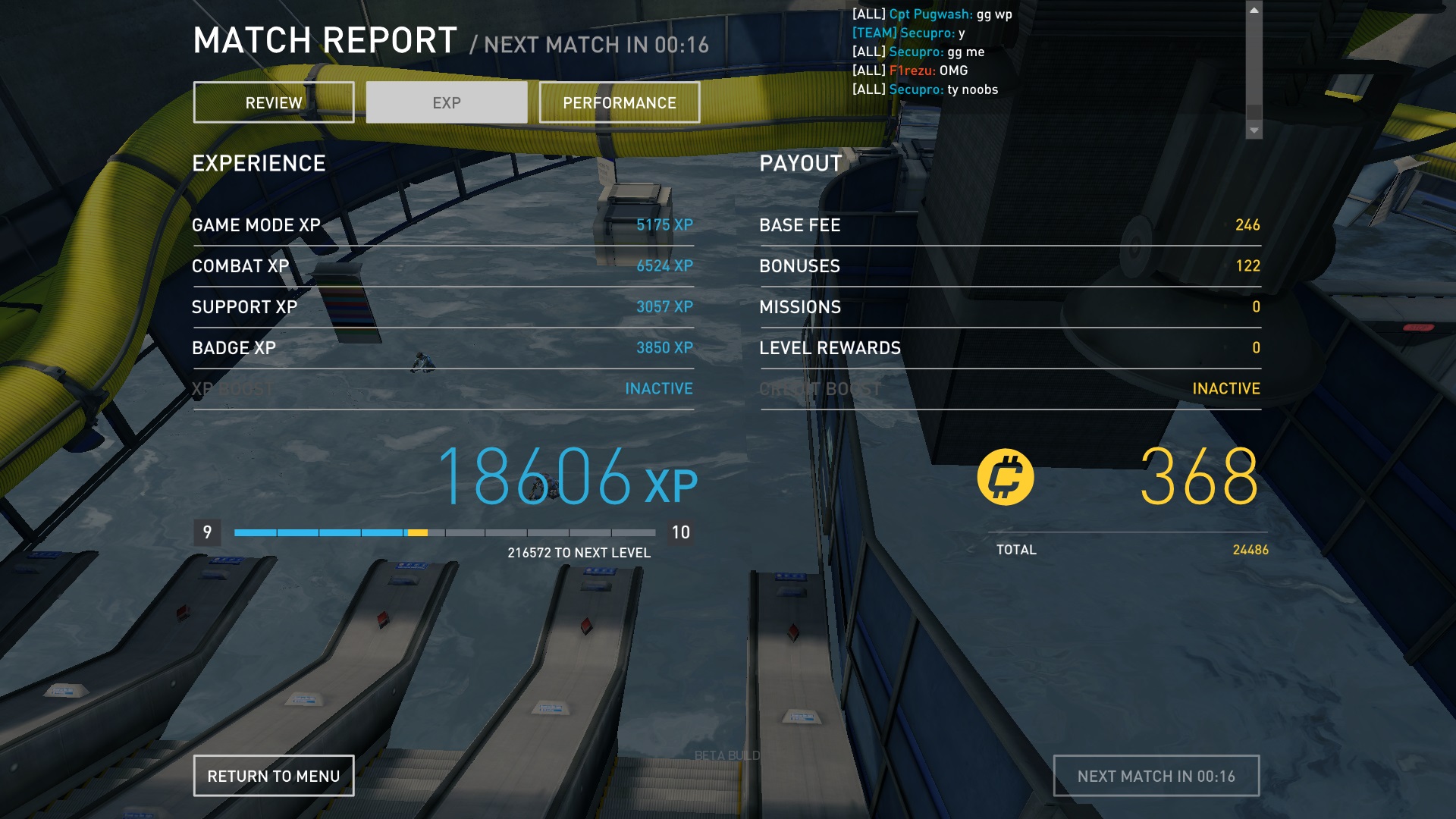Viewport: 1456px width, 819px height.
Task: Switch to the Review tab
Action: click(x=274, y=102)
